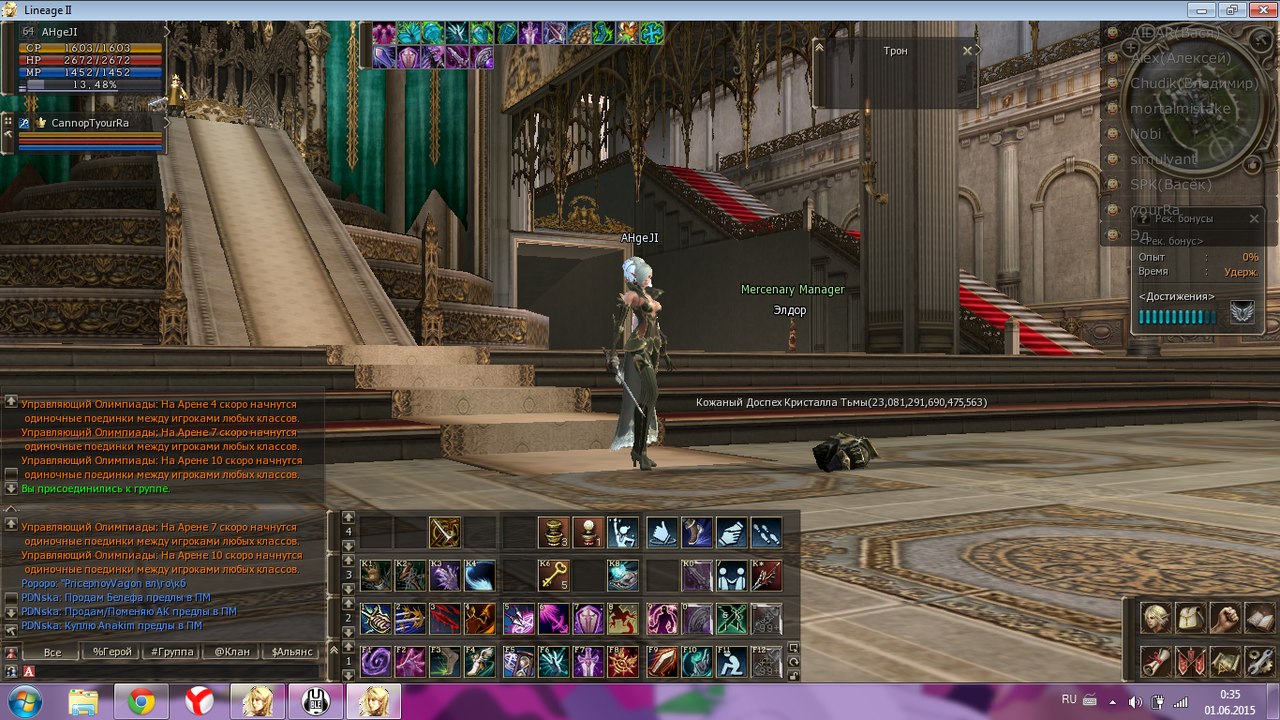This screenshot has height=720, width=1280.
Task: Select party member CannopTyourRa
Action: click(90, 123)
